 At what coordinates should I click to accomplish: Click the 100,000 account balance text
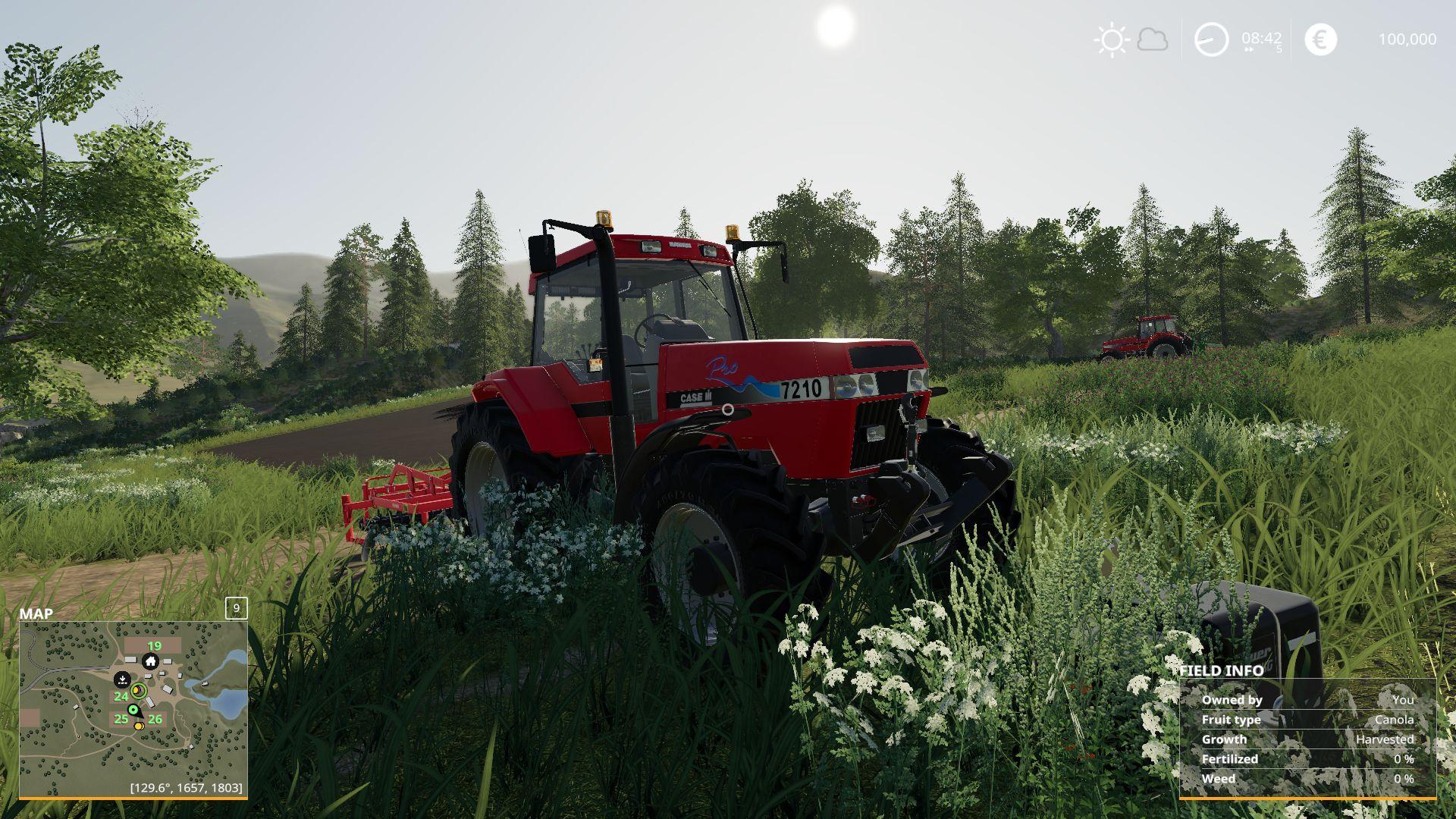1408,39
